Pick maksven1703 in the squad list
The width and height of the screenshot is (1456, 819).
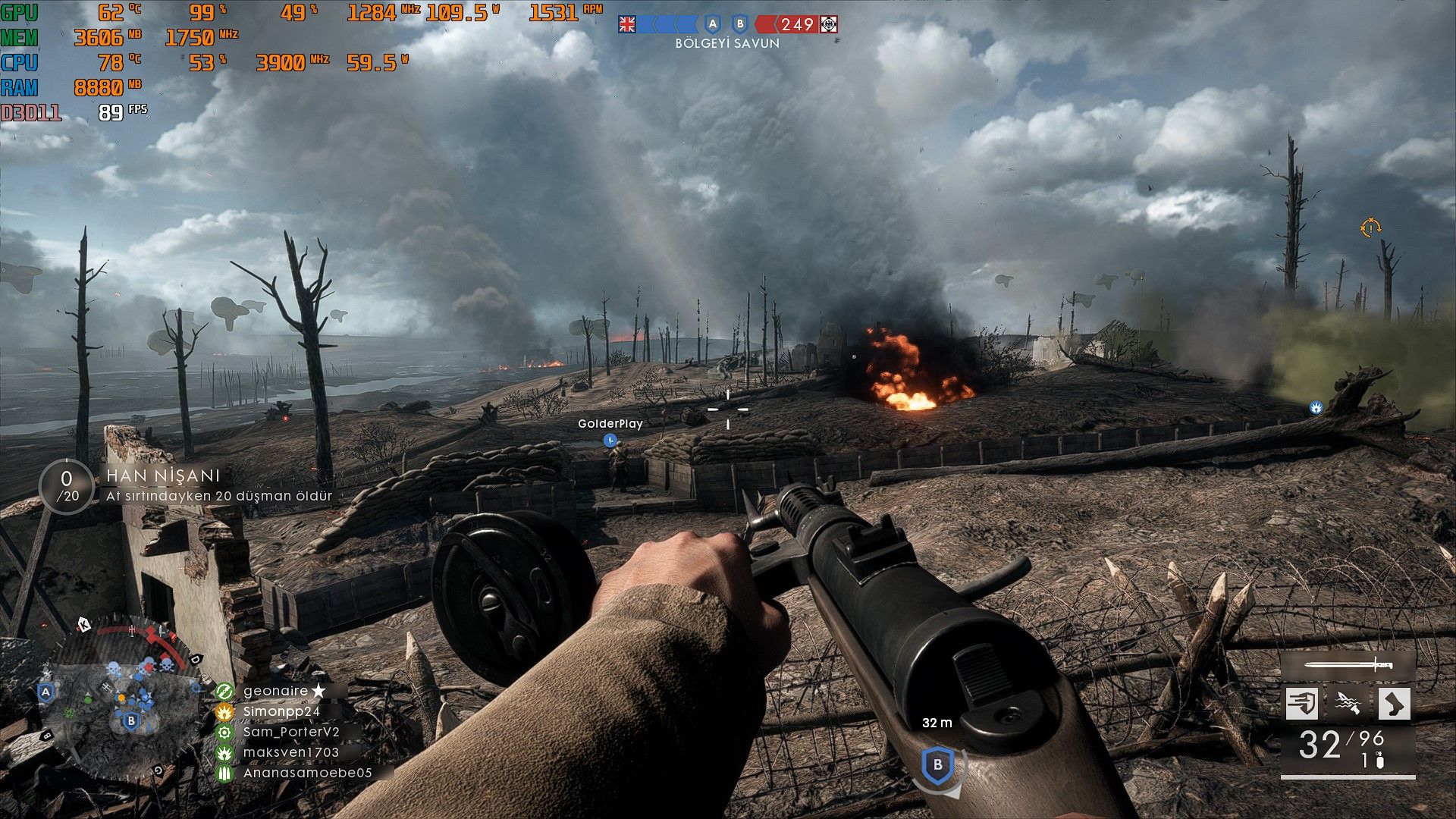pyautogui.click(x=291, y=752)
